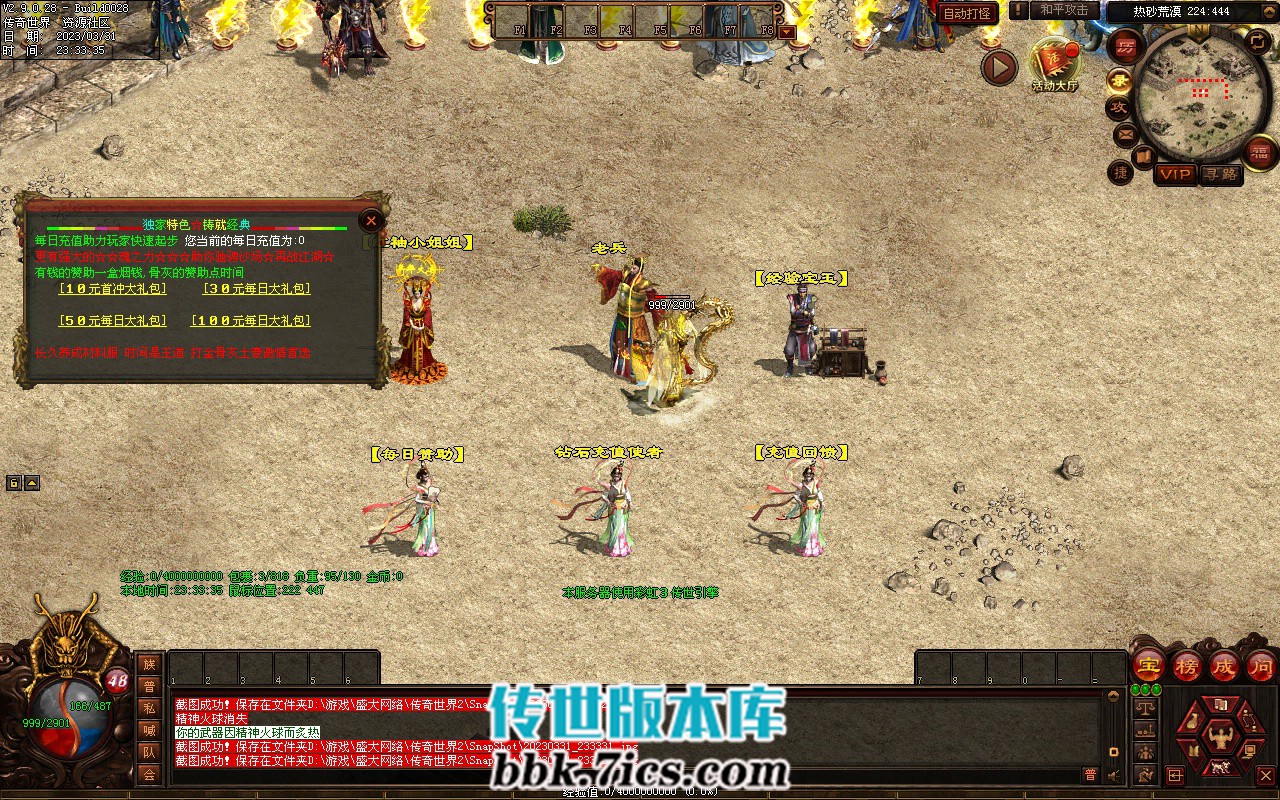Switch chat to the 私 private channel
The height and width of the screenshot is (800, 1280).
click(149, 708)
